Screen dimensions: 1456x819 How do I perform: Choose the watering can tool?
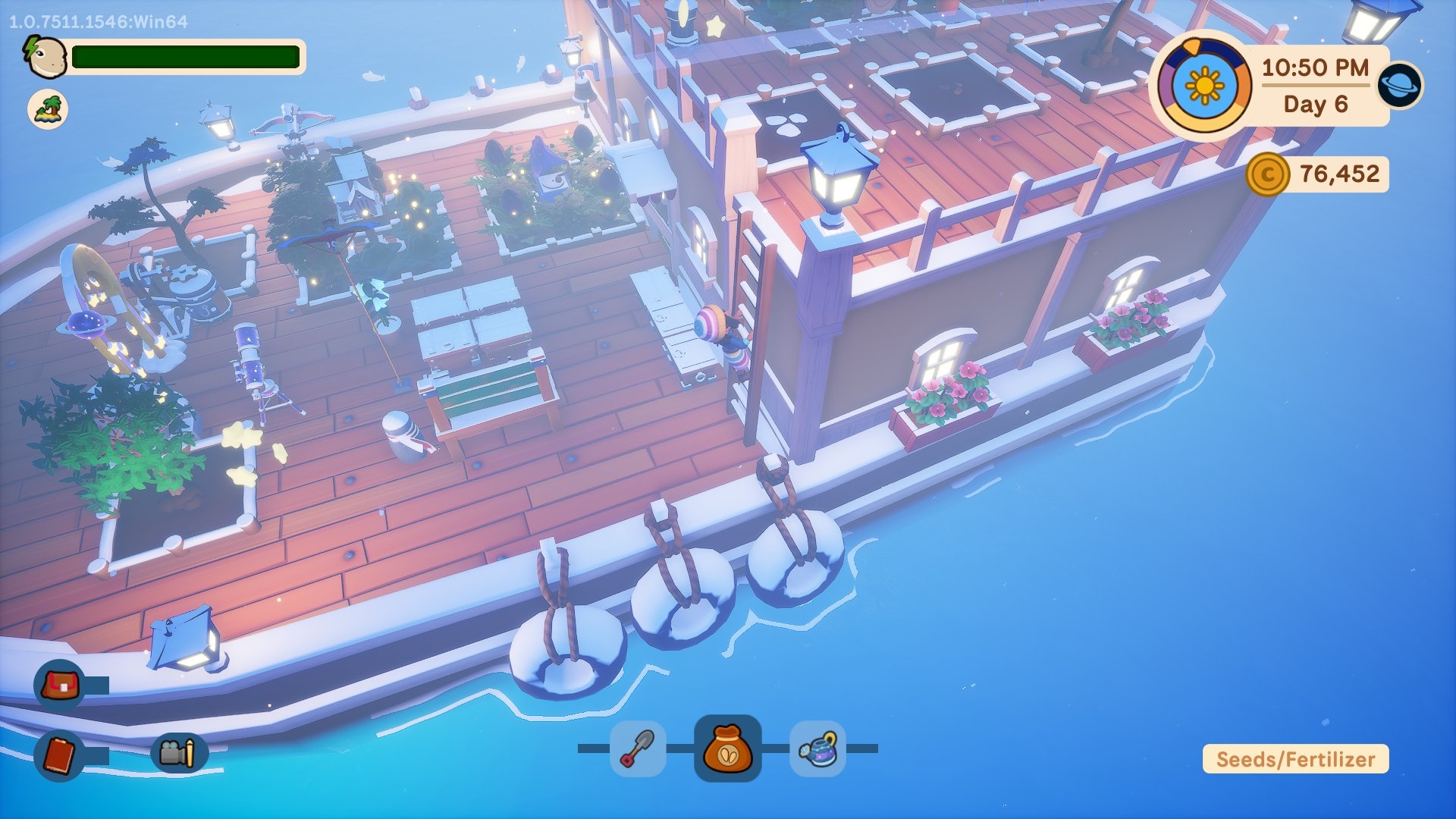click(x=817, y=748)
